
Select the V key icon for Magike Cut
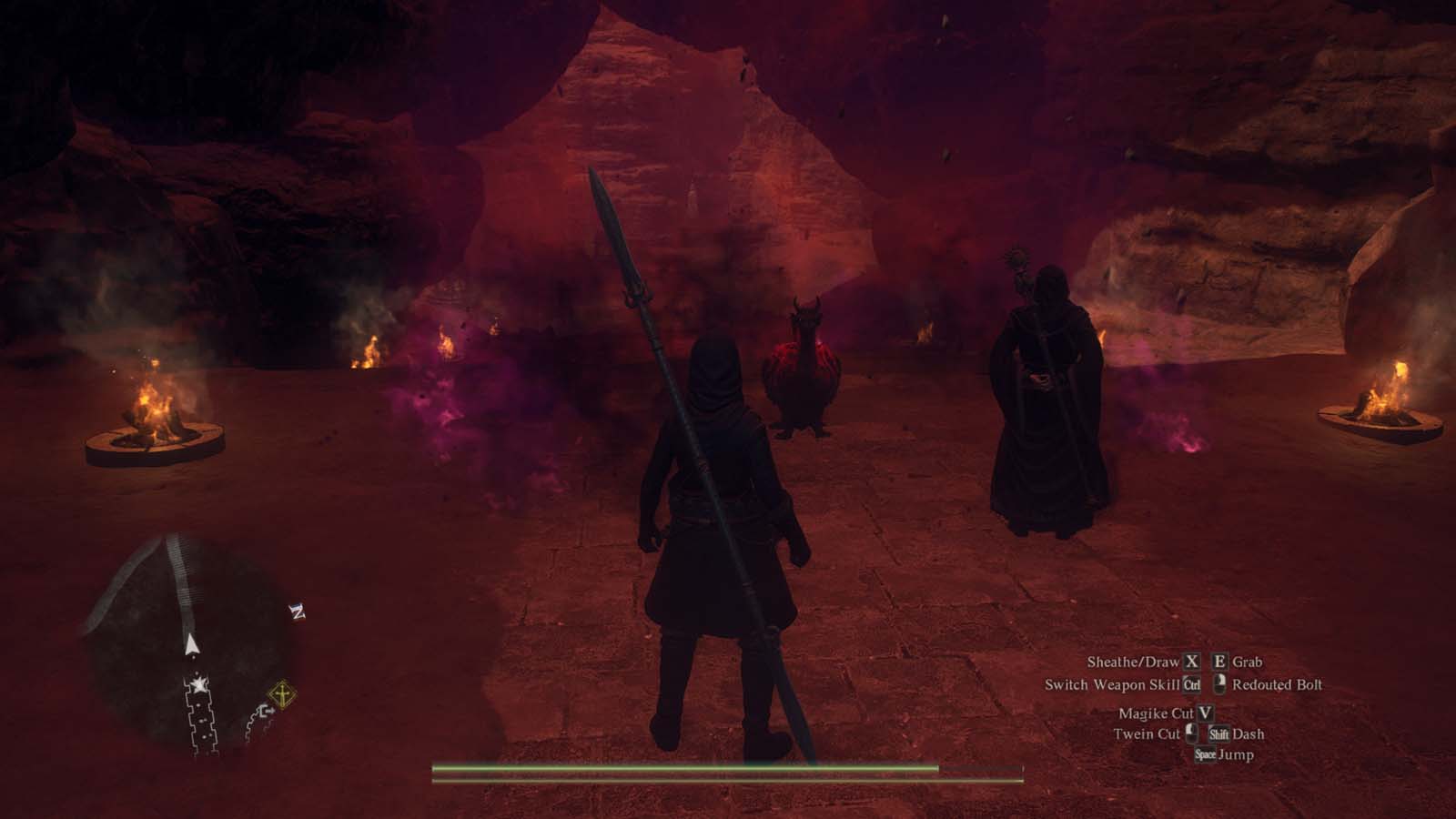[x=1206, y=713]
